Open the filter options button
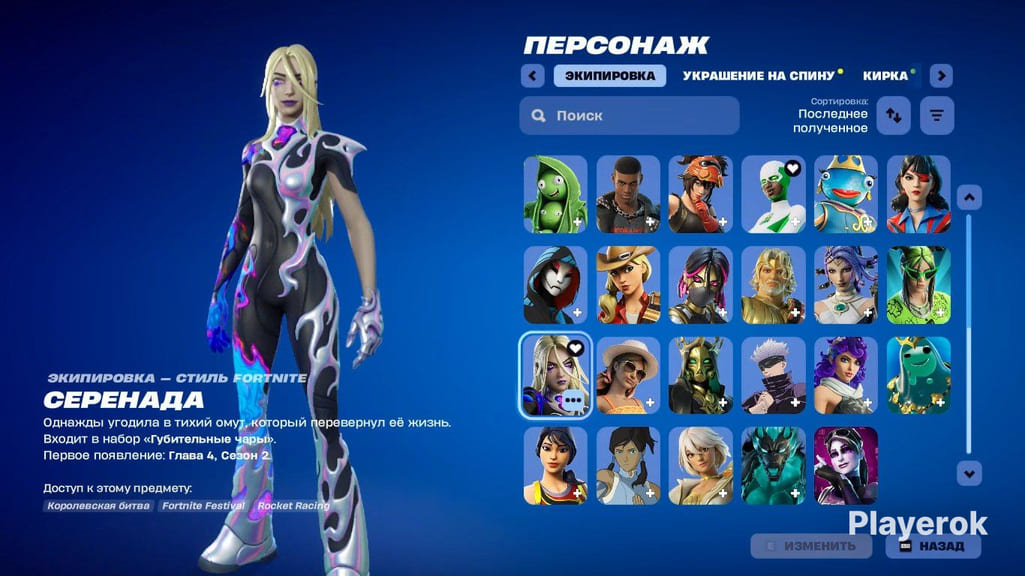The height and width of the screenshot is (576, 1025). pyautogui.click(x=937, y=116)
